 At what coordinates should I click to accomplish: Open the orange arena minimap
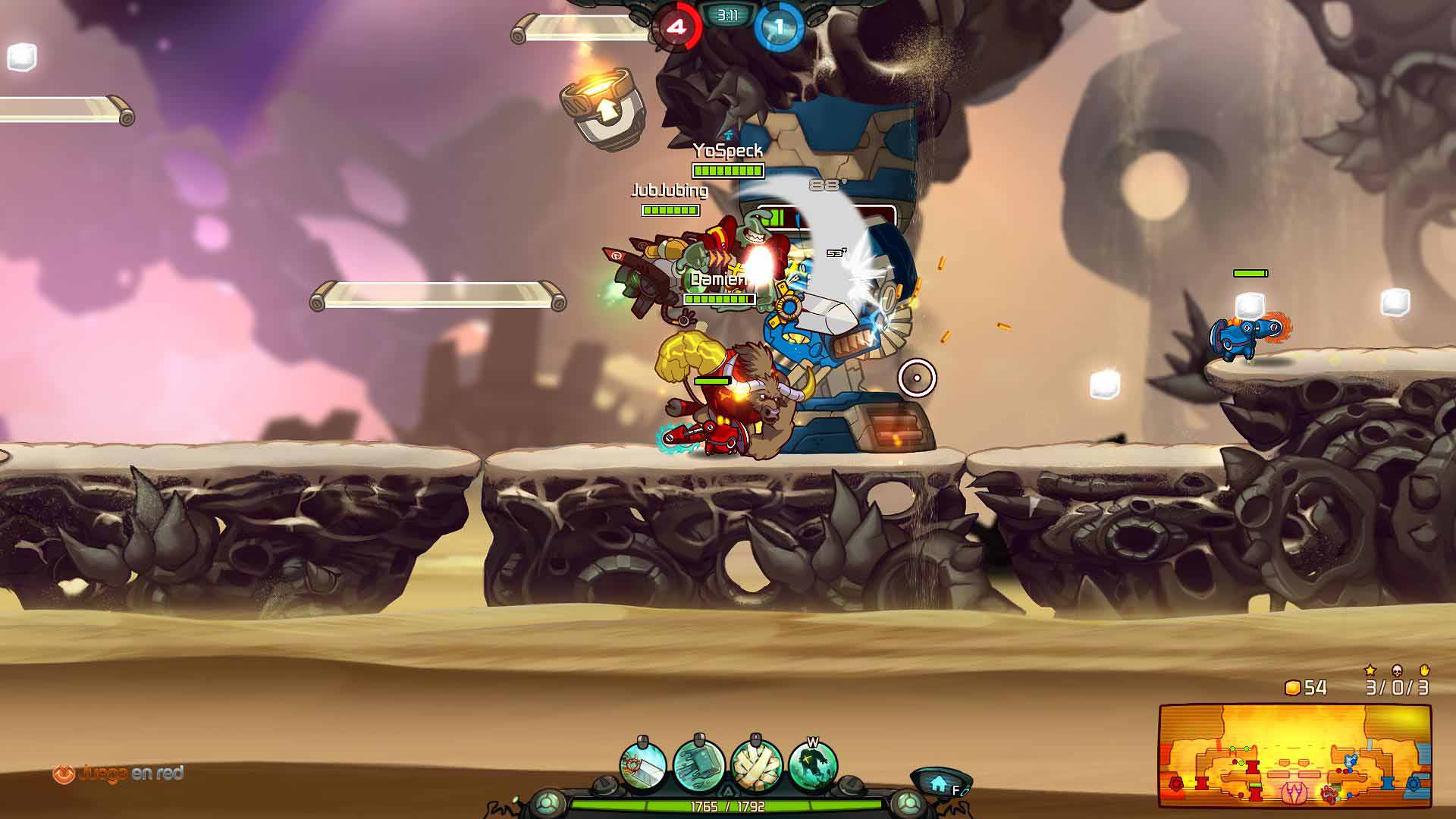click(x=1294, y=755)
